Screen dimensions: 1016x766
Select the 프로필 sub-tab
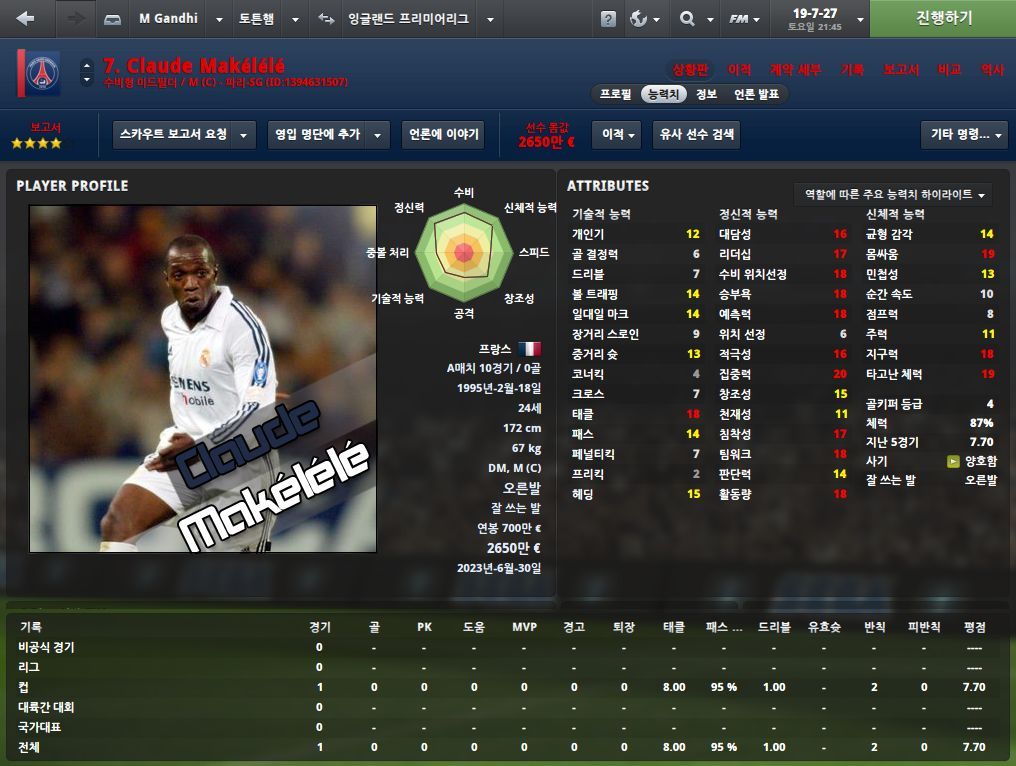615,94
